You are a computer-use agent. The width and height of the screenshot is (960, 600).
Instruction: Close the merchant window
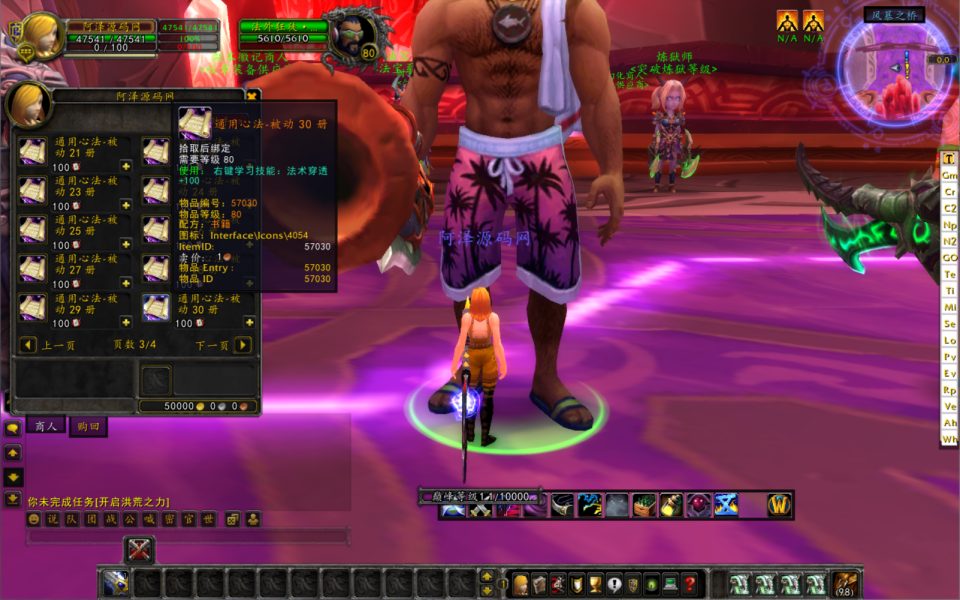252,96
